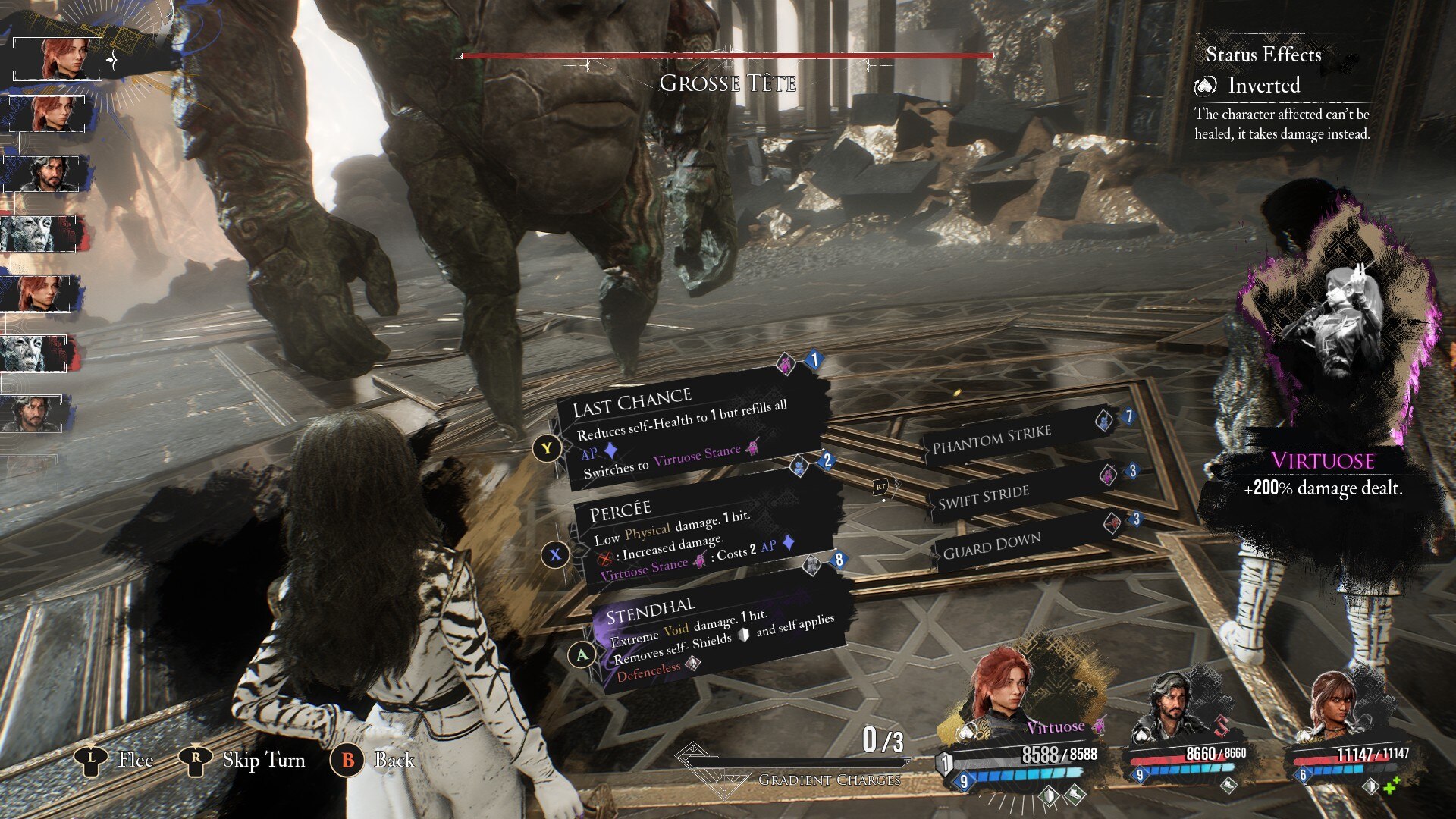This screenshot has height=819, width=1456.
Task: Select Skip Turn
Action: [243, 760]
